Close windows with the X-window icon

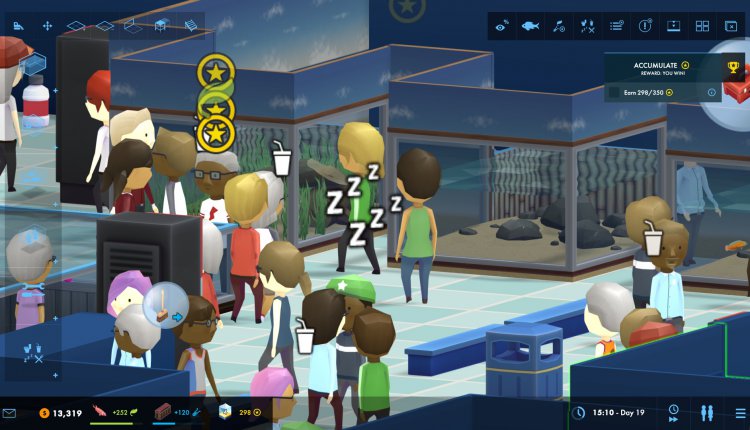click(x=730, y=26)
